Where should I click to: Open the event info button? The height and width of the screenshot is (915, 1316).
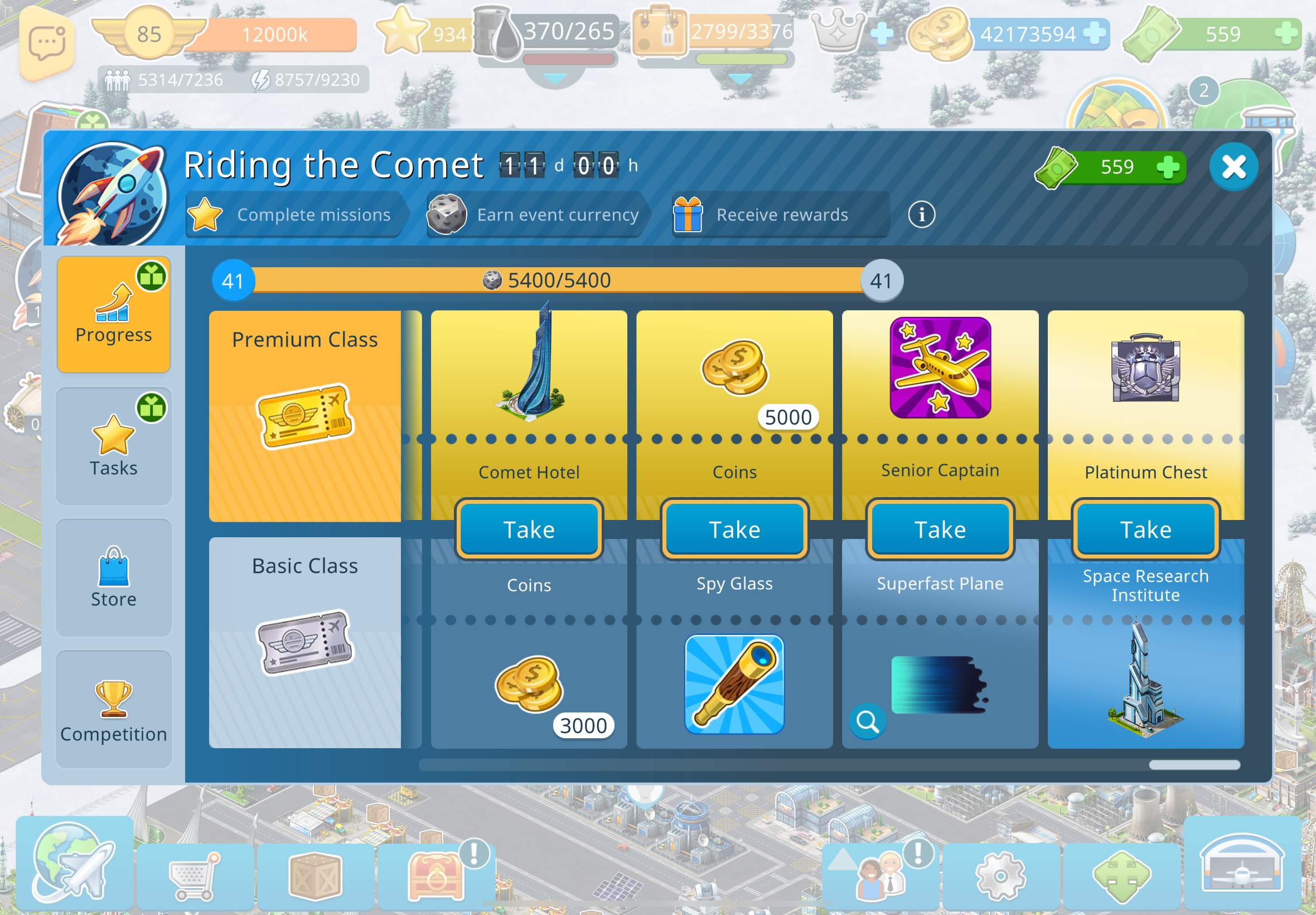(x=921, y=214)
